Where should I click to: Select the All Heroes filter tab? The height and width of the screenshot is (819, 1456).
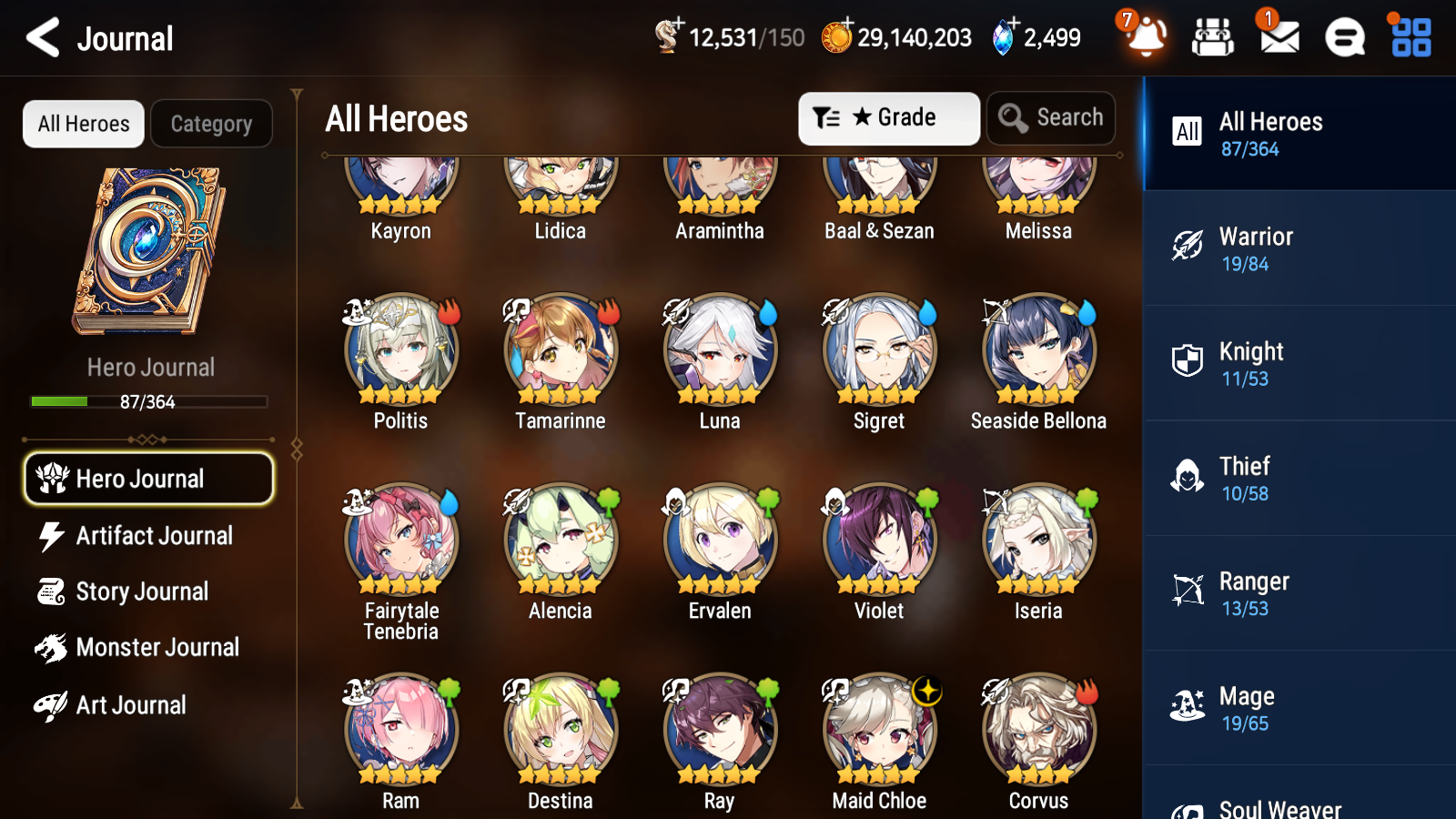pos(83,124)
